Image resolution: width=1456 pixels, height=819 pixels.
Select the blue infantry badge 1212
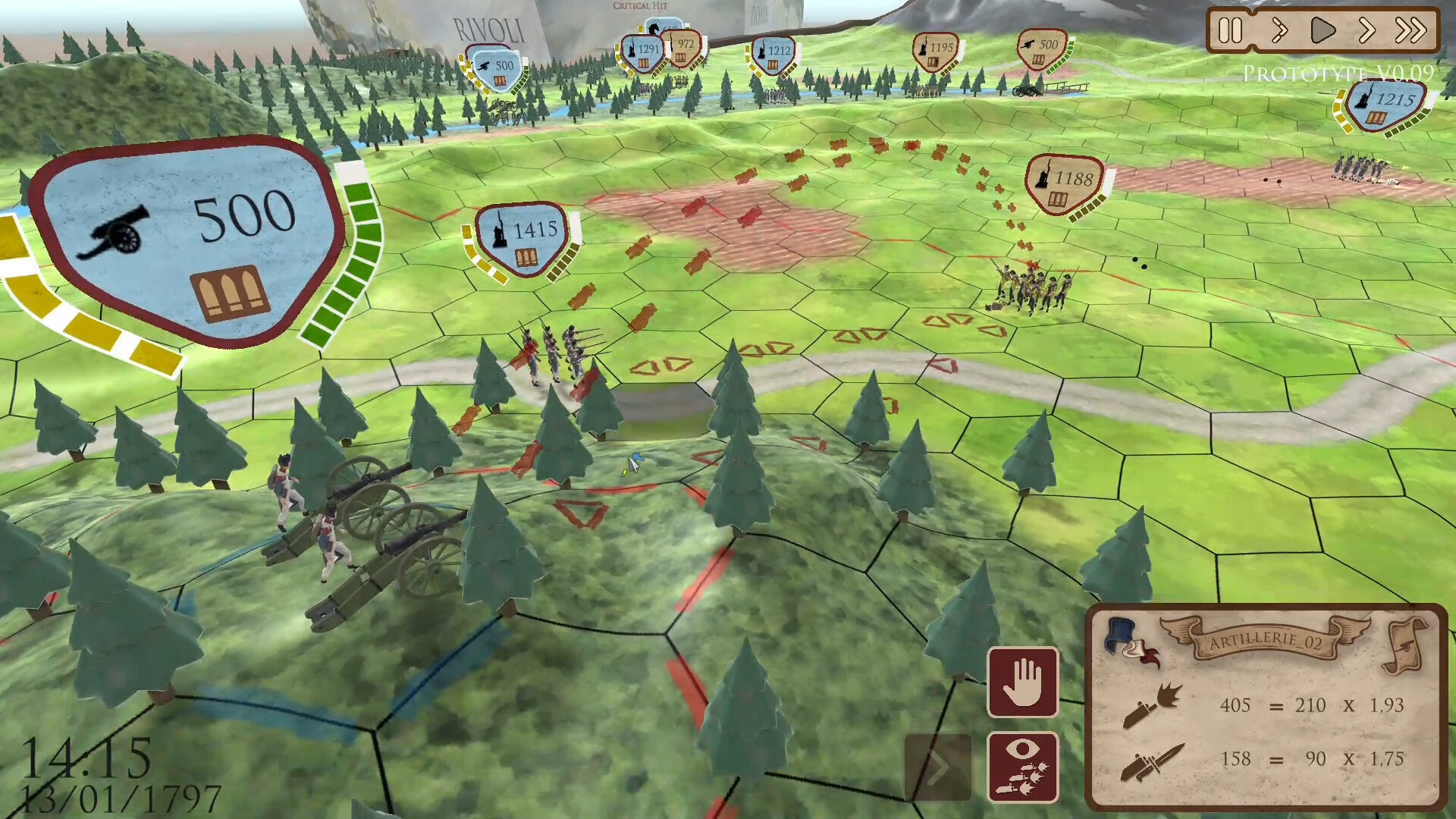coord(773,55)
